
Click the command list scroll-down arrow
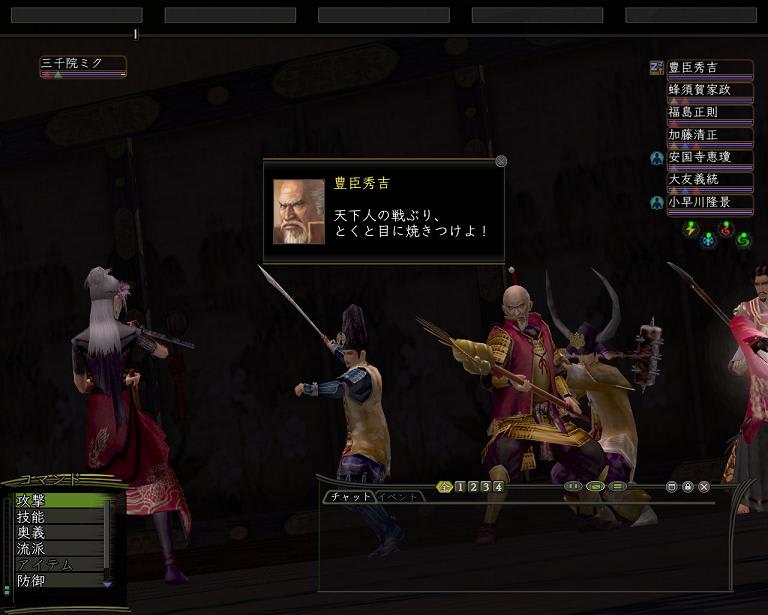[x=108, y=584]
